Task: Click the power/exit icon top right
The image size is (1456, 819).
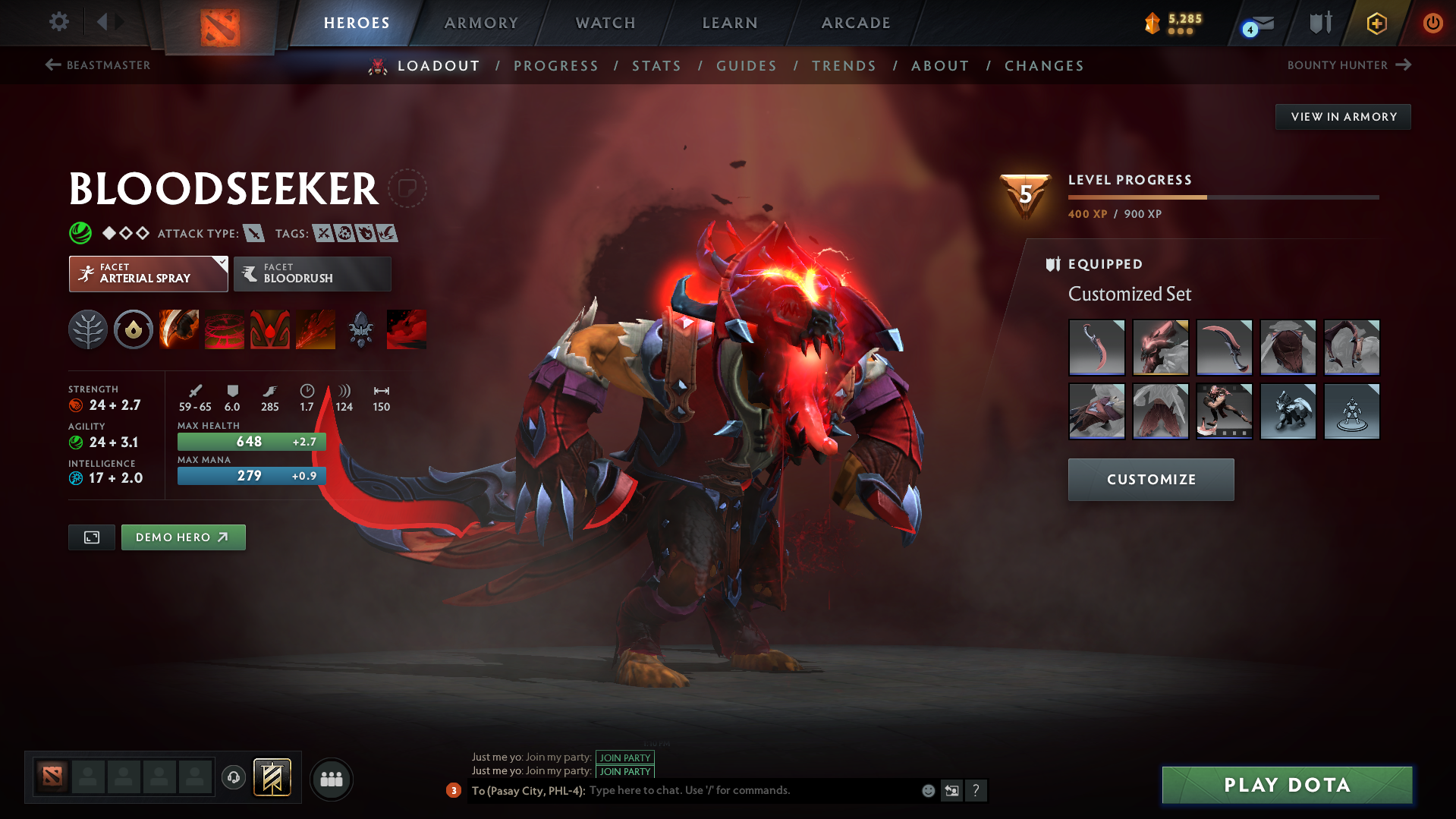Action: pos(1432,24)
